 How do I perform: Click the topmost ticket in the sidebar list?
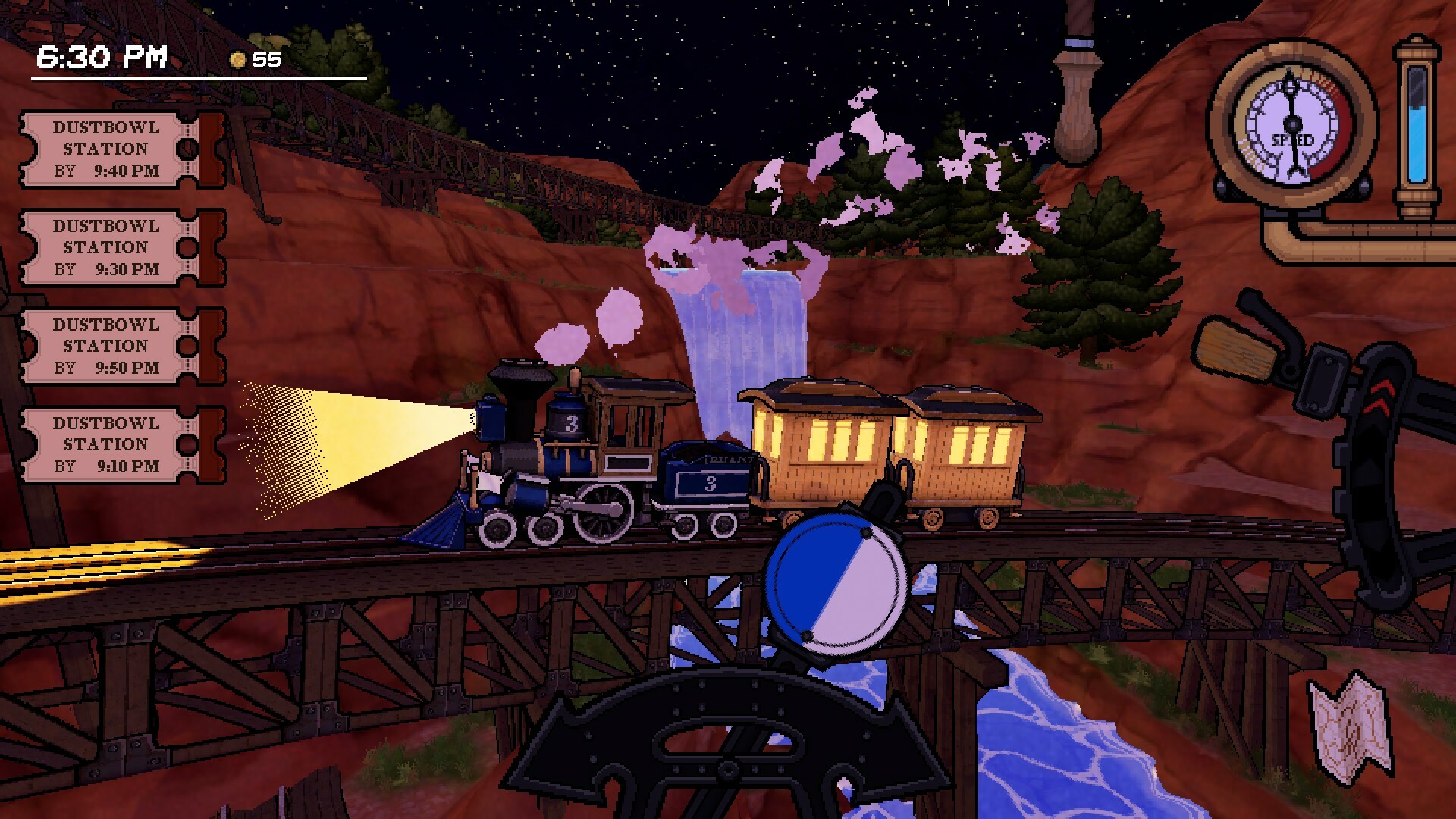[106, 149]
